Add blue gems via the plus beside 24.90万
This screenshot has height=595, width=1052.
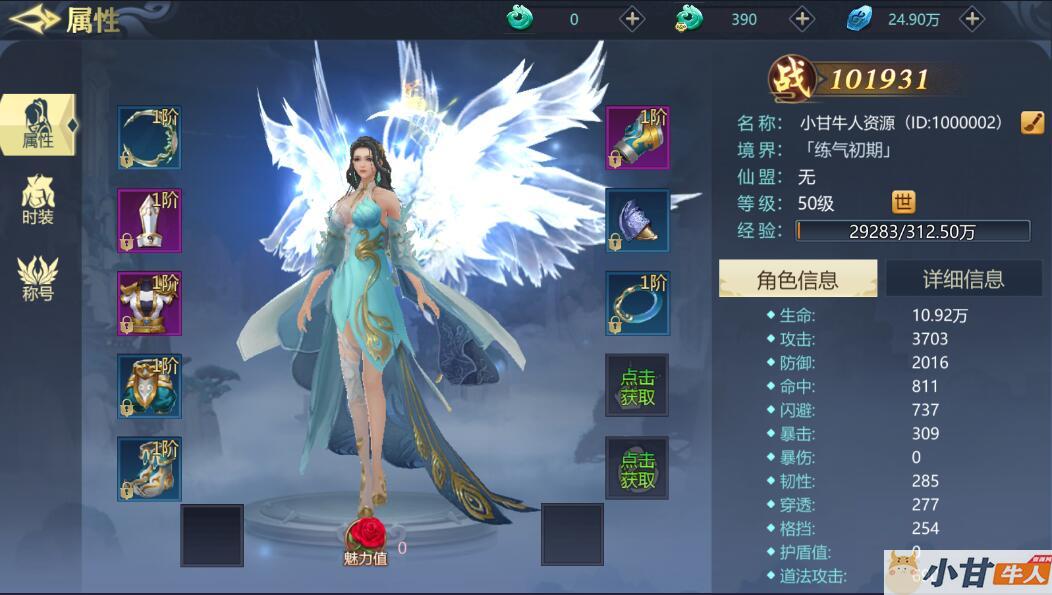972,18
